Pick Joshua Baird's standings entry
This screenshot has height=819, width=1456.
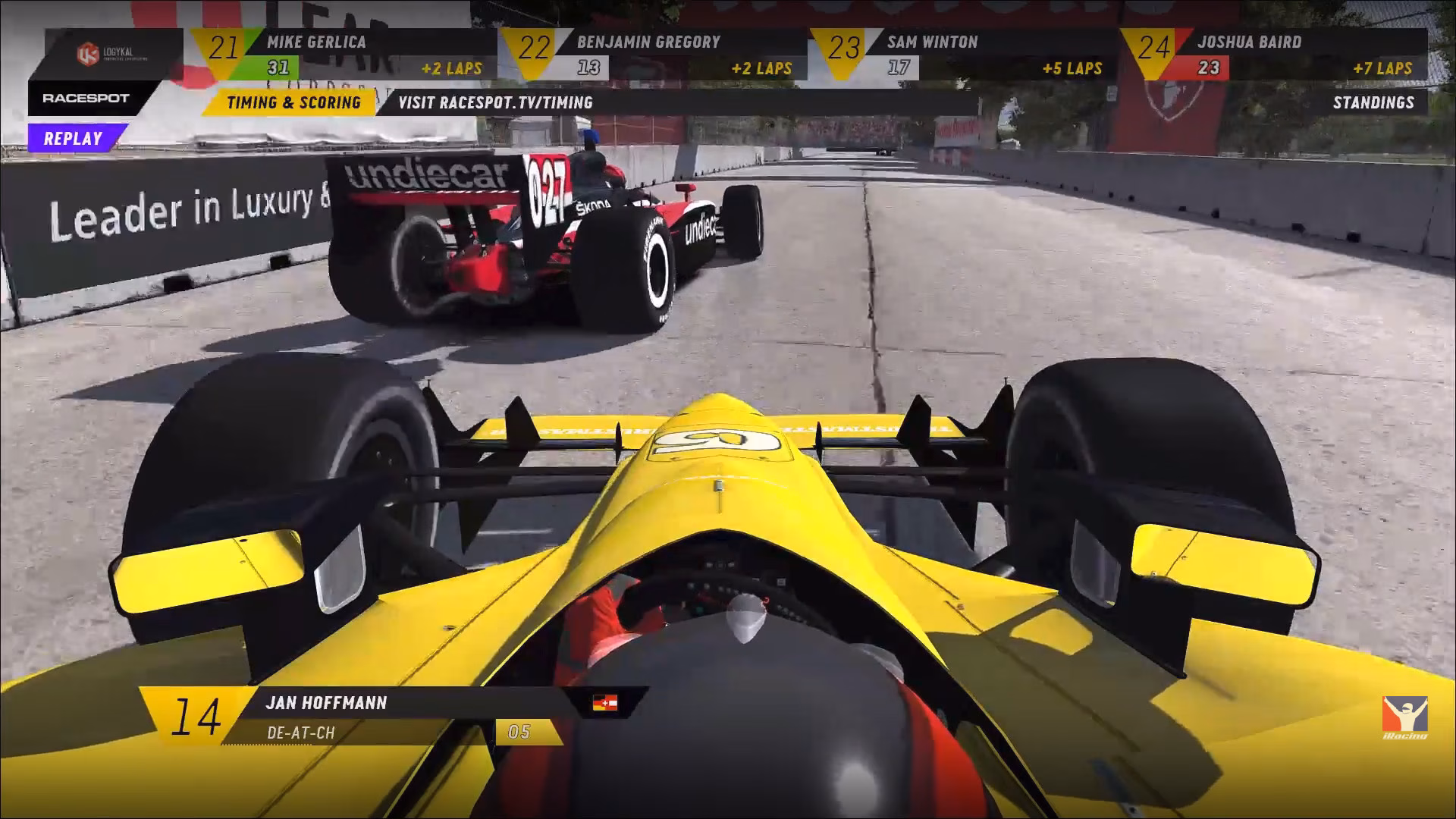pos(1274,55)
